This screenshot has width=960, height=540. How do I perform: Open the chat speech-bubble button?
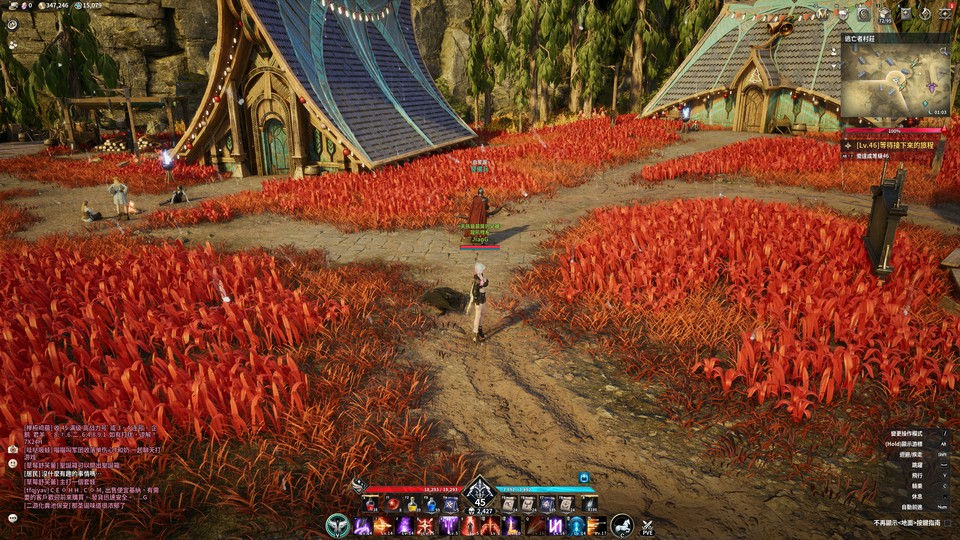tap(12, 518)
